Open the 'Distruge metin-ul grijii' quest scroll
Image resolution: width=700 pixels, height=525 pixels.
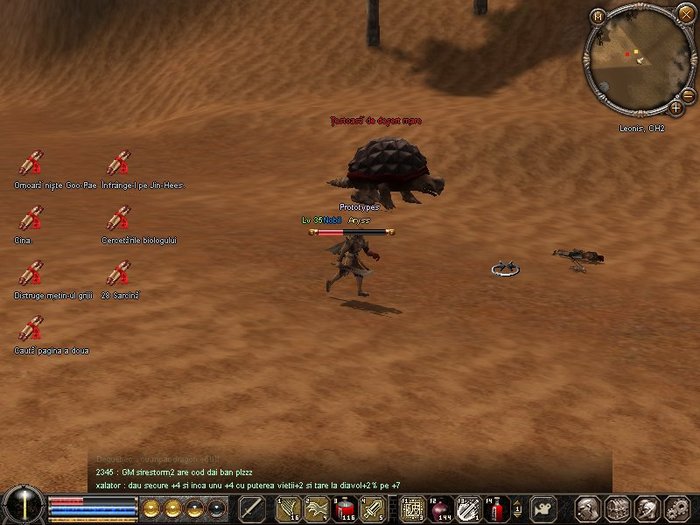[x=32, y=273]
